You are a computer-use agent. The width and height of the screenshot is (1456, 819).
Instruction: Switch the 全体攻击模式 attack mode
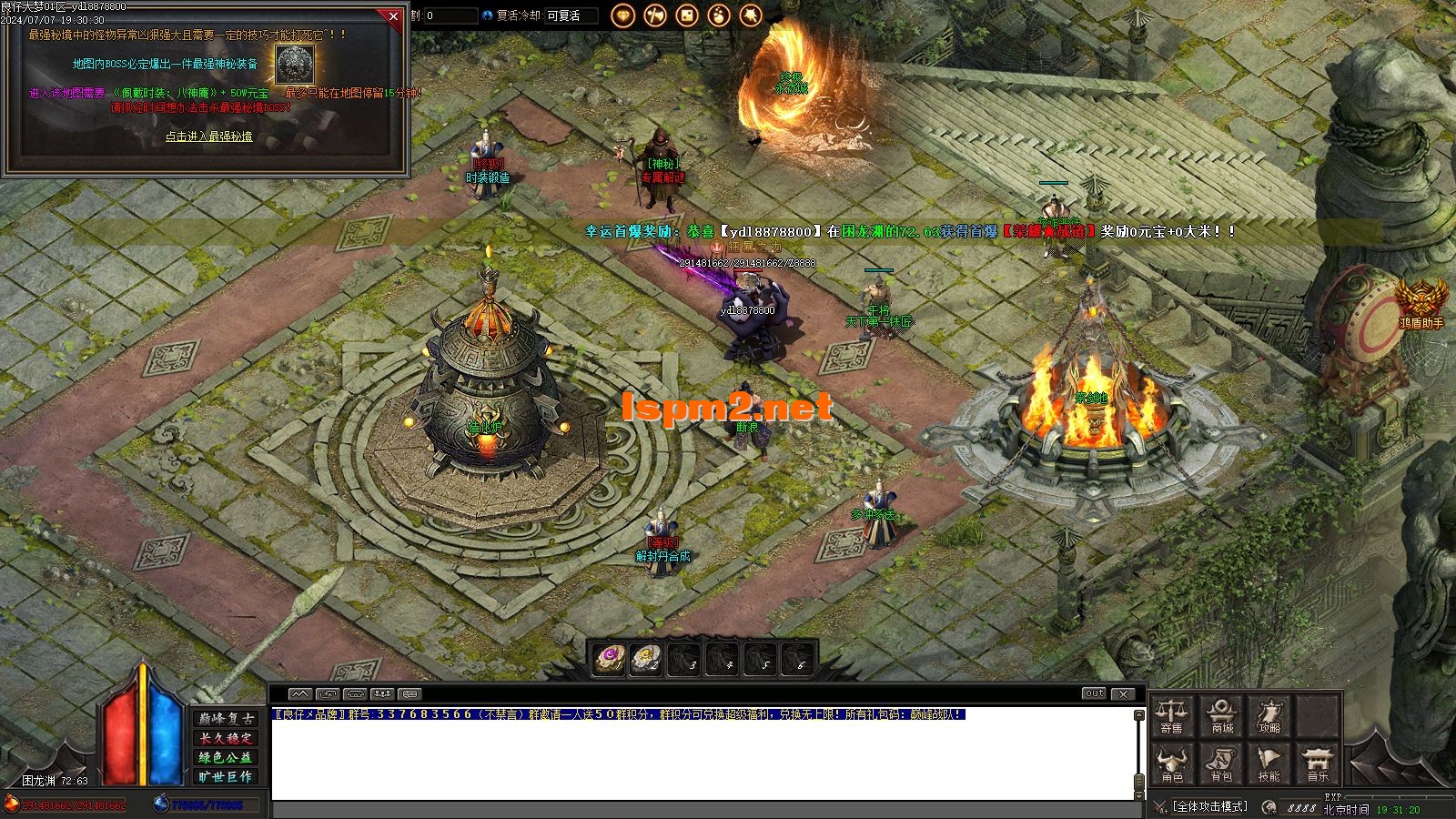1209,806
